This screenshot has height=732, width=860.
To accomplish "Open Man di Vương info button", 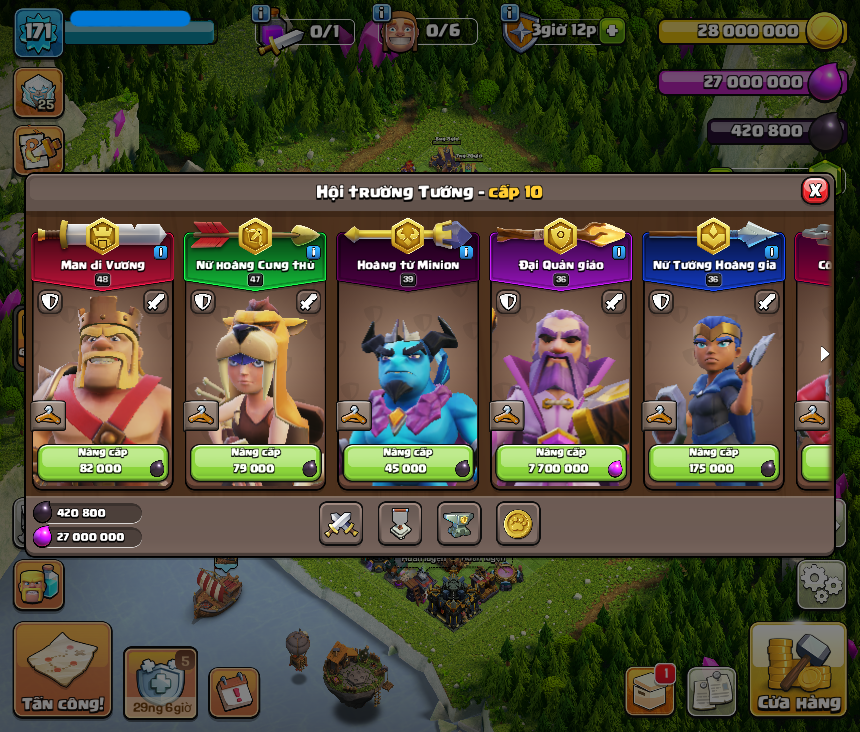I will 160,252.
